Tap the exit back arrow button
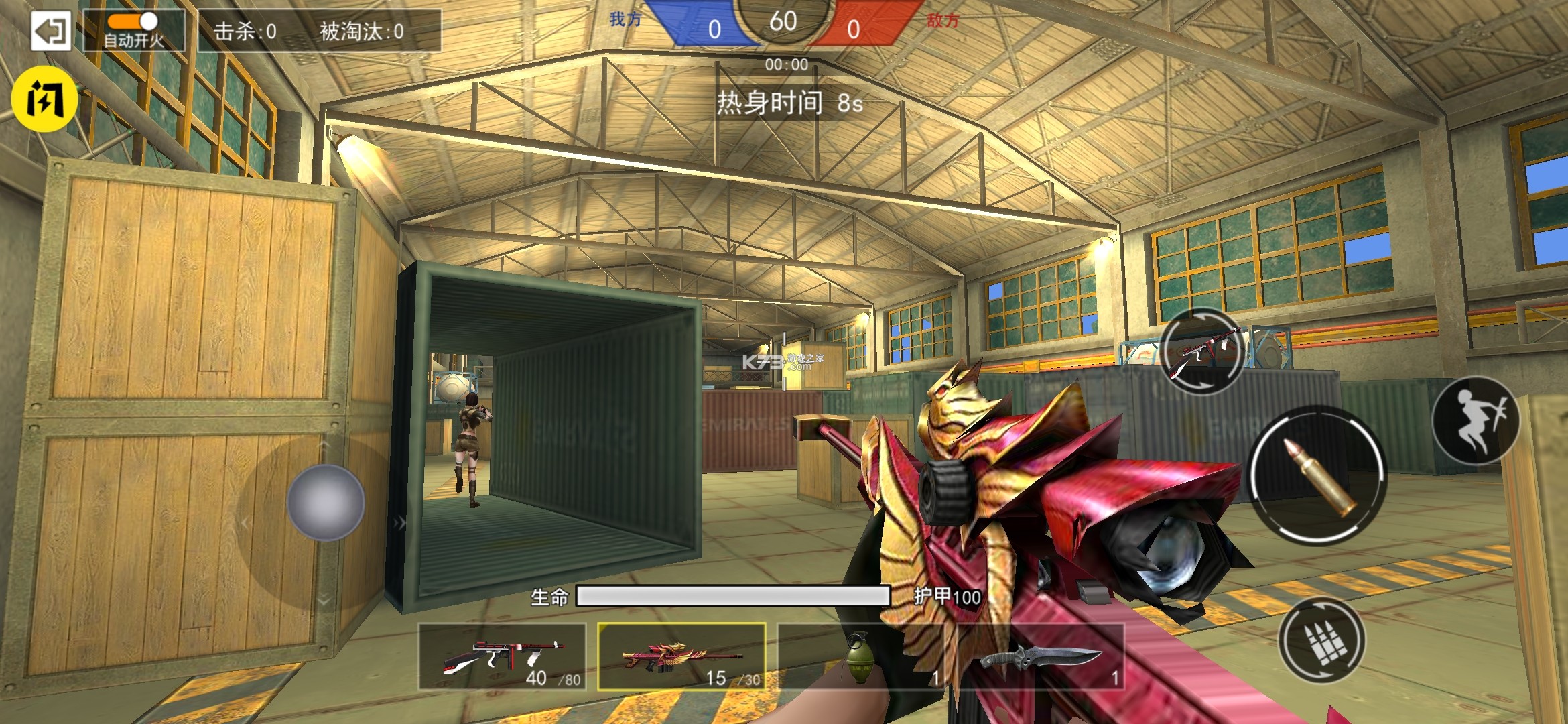 (50, 31)
